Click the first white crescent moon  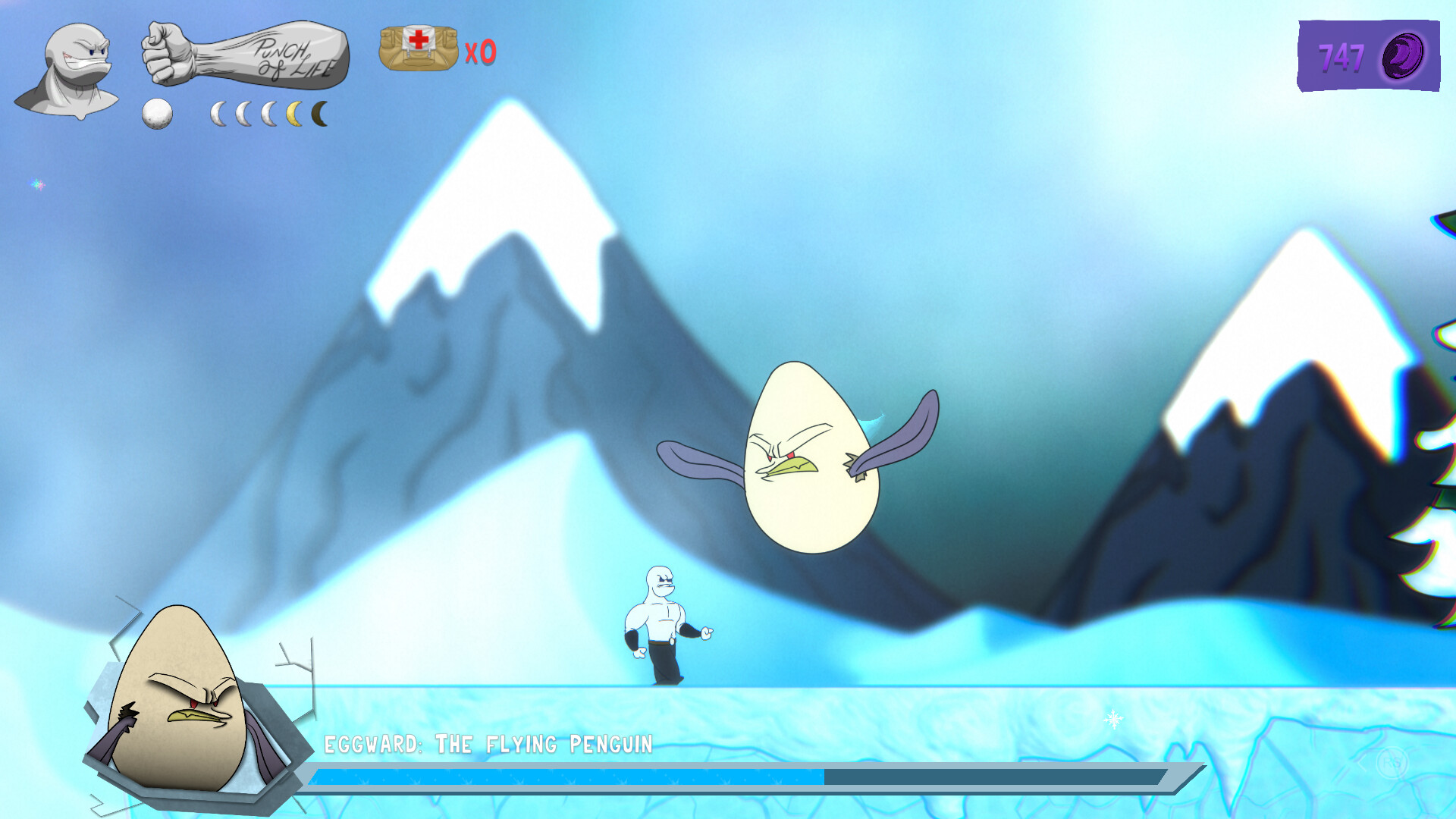coord(219,112)
